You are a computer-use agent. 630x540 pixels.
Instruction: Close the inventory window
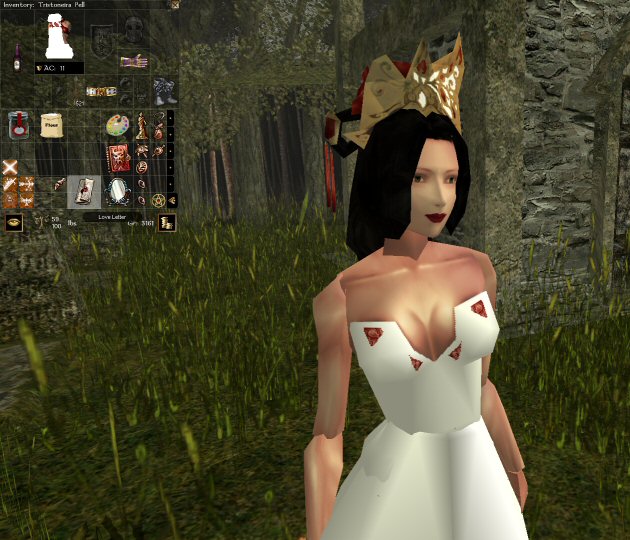click(175, 5)
